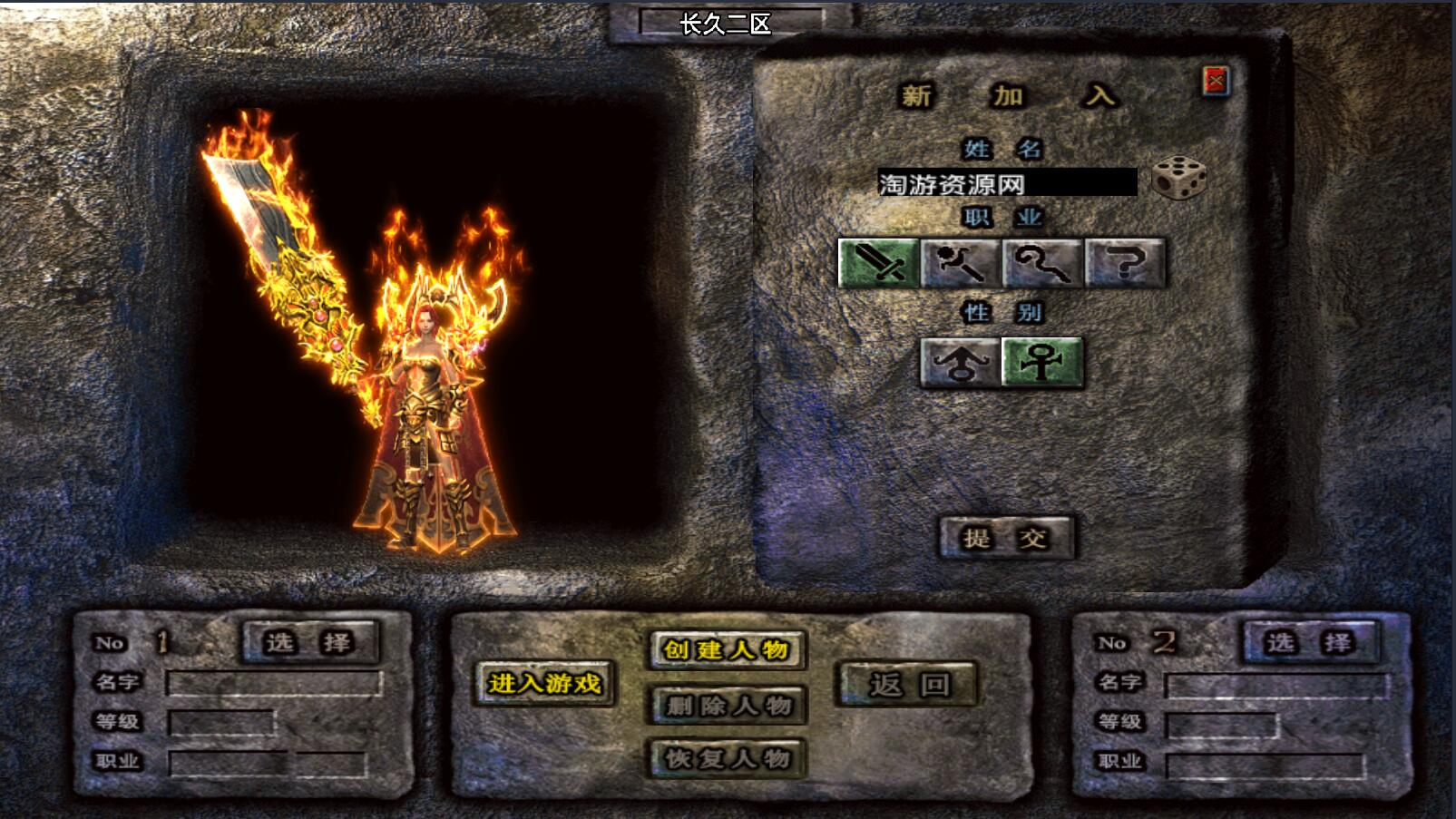Choose the male gender symbol
Screen dimensions: 1456x819
pos(961,363)
